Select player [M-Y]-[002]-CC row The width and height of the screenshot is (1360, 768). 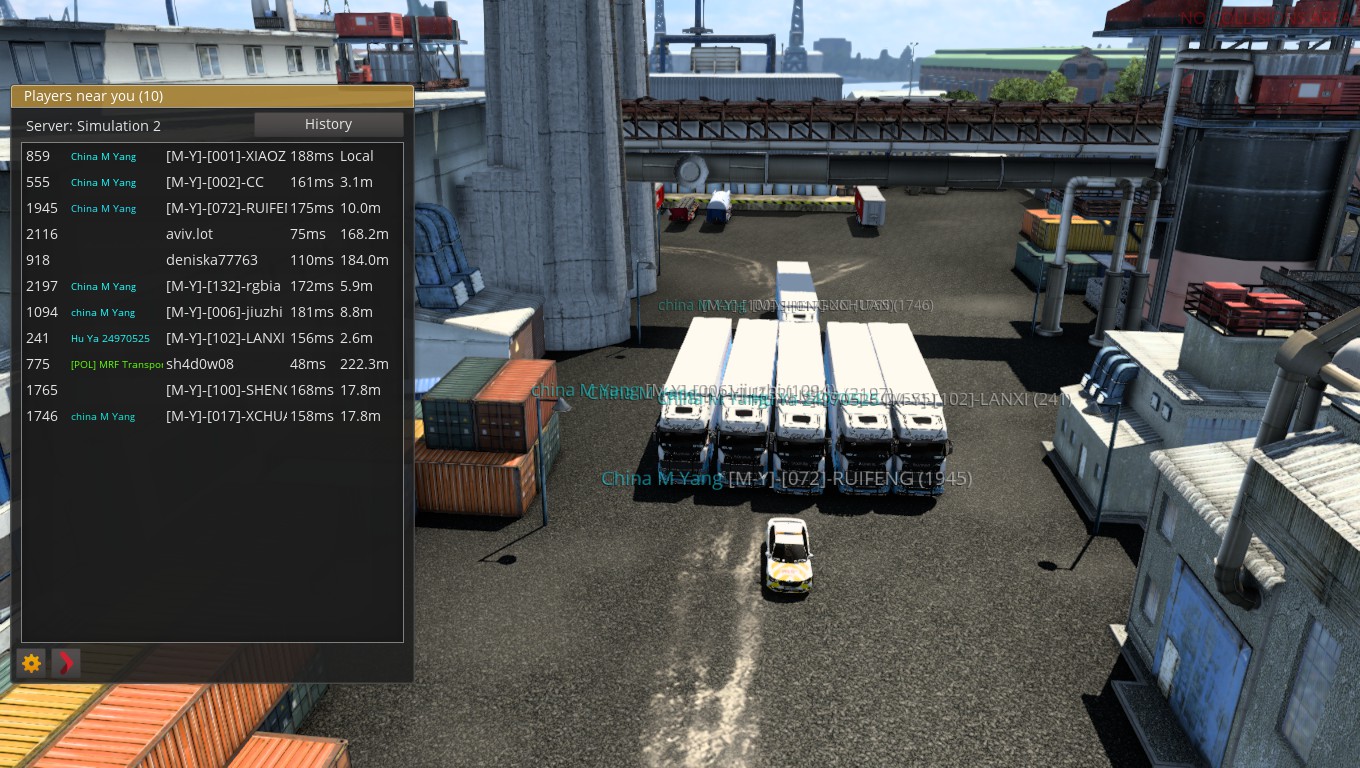[x=215, y=182]
